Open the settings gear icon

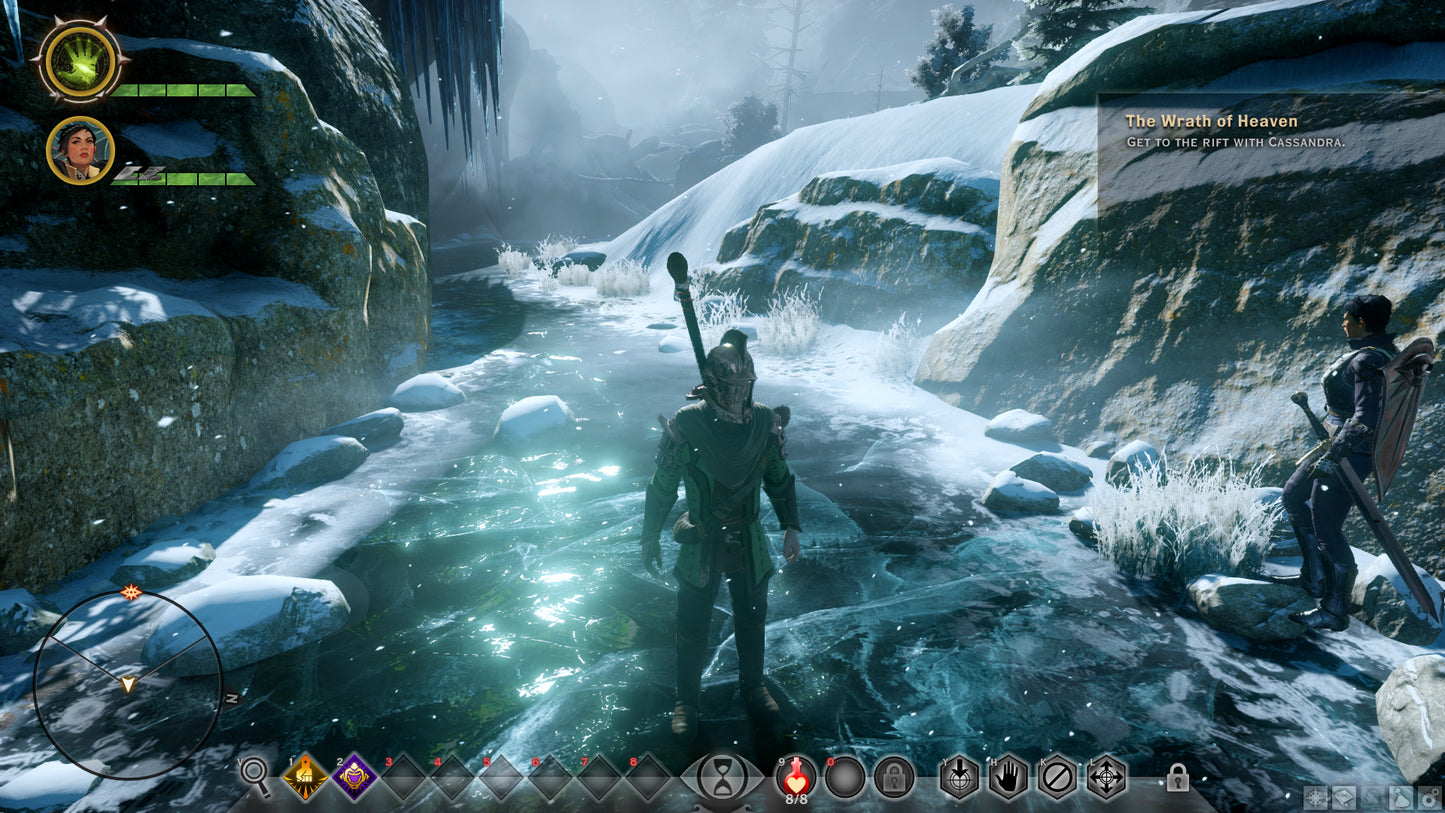[x=1428, y=797]
